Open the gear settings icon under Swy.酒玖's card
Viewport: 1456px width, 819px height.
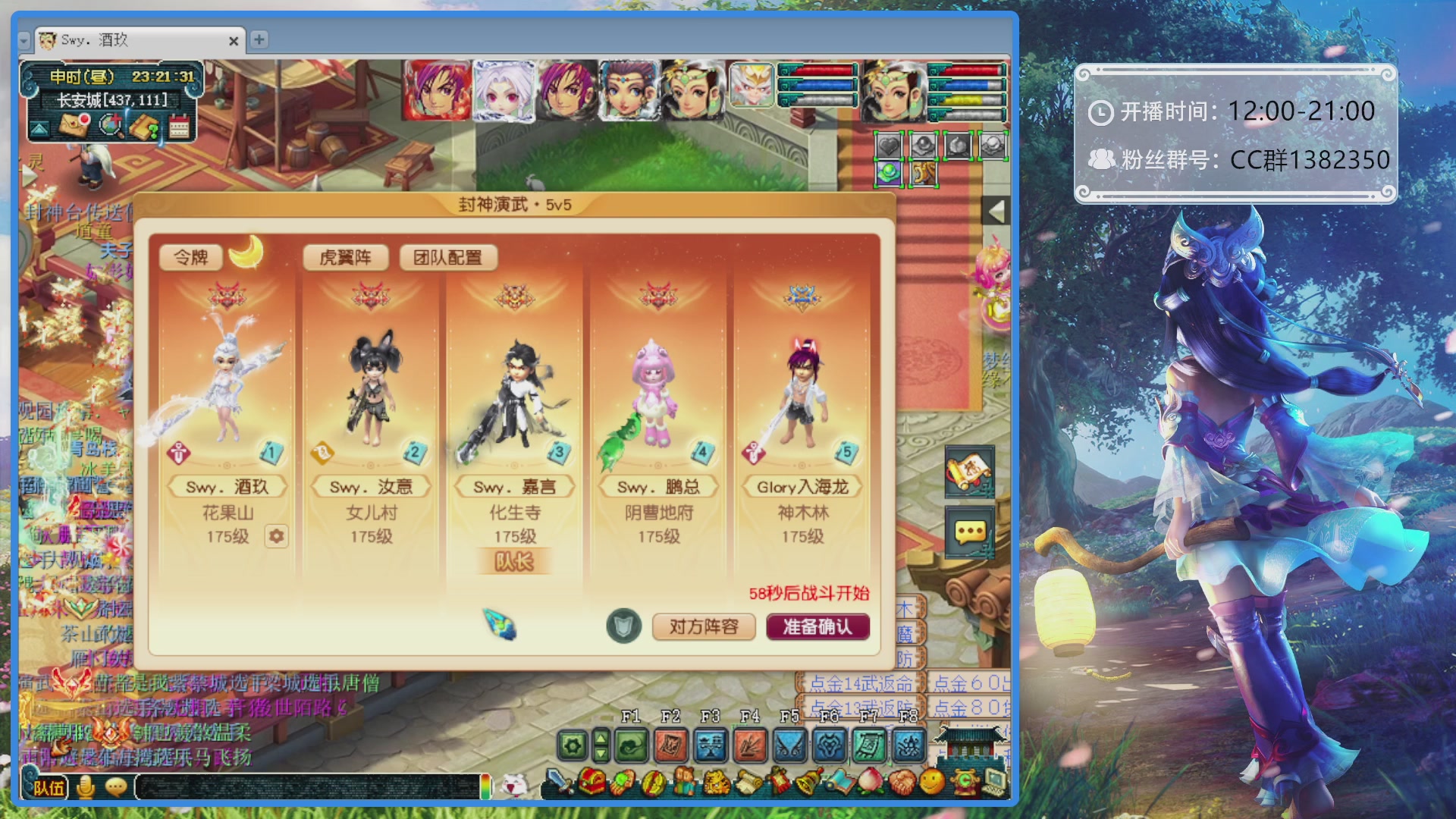pos(275,537)
